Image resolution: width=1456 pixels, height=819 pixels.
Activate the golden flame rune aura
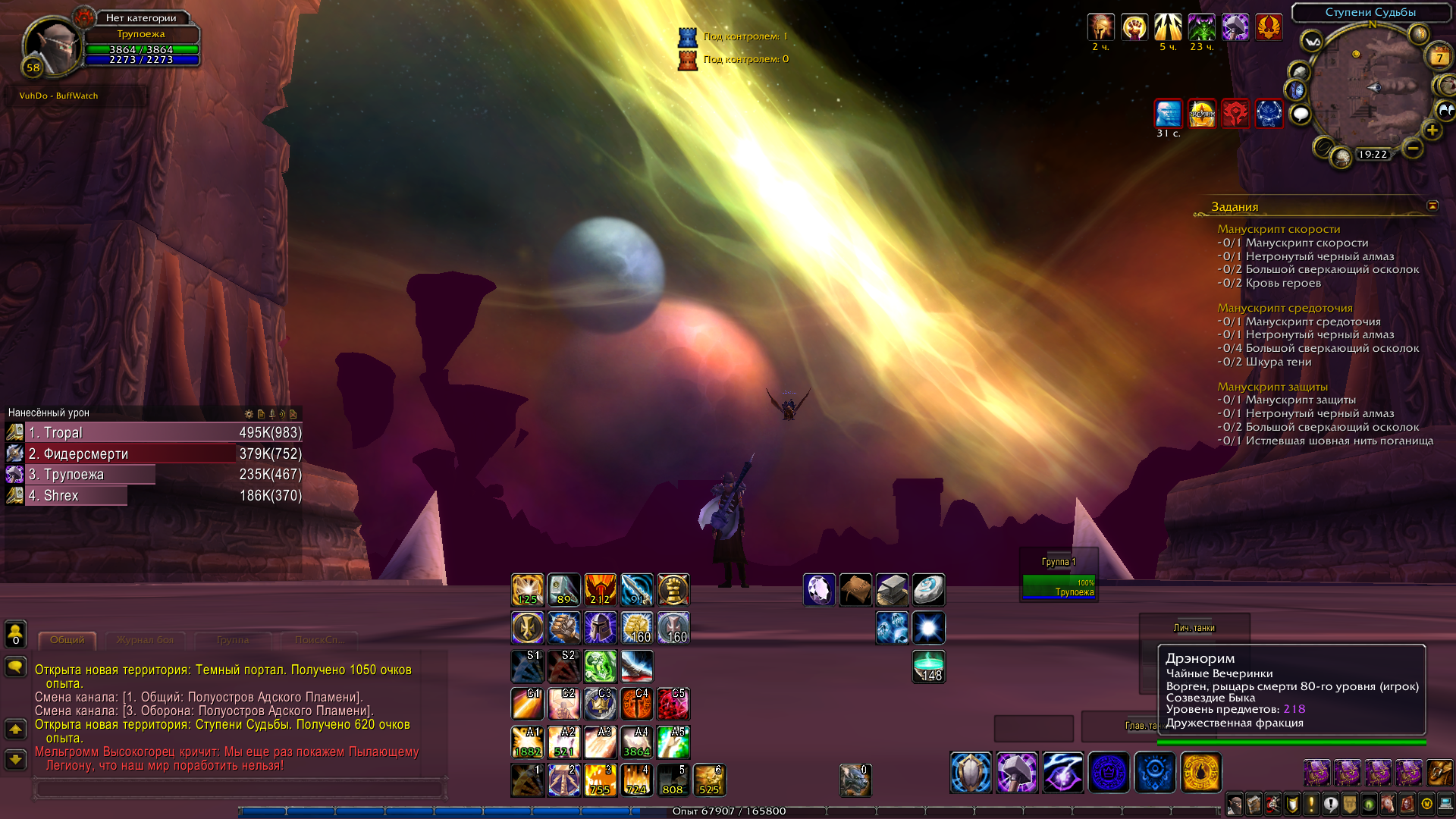(x=1201, y=773)
